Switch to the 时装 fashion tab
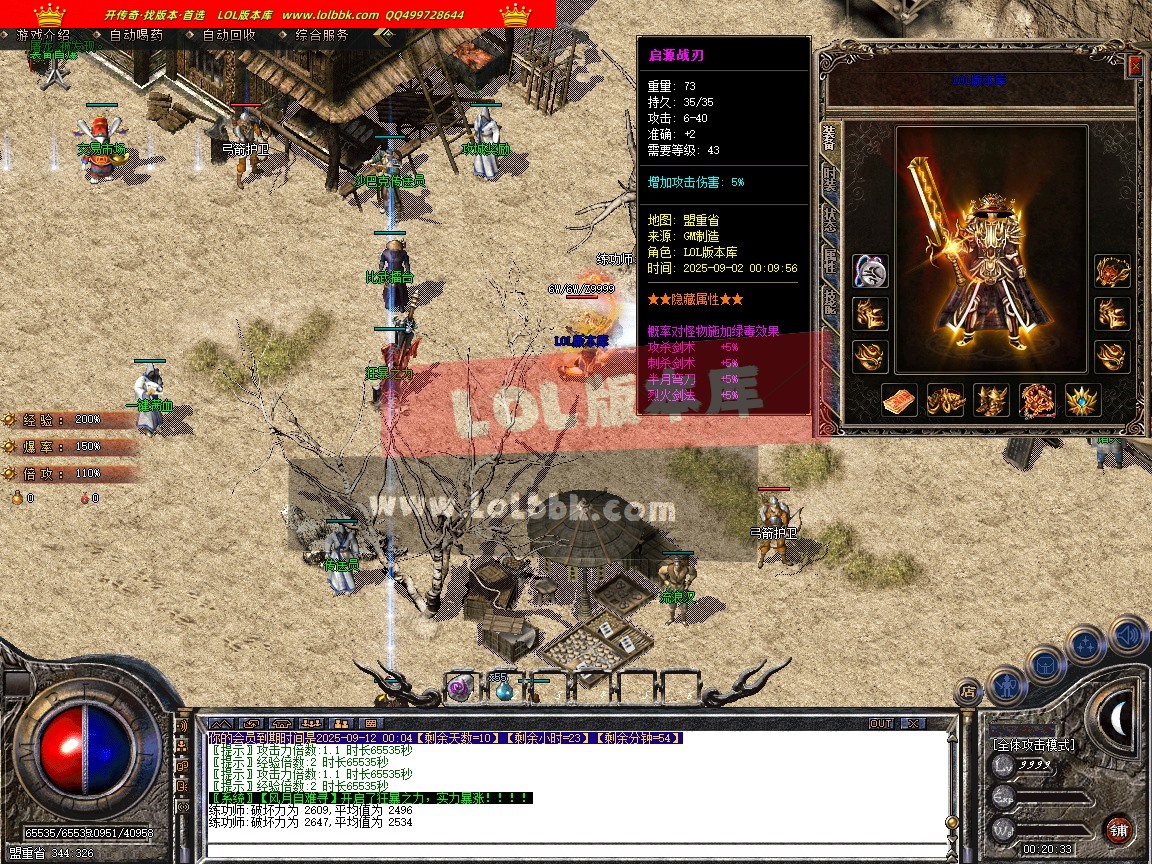The image size is (1152, 864). 829,178
